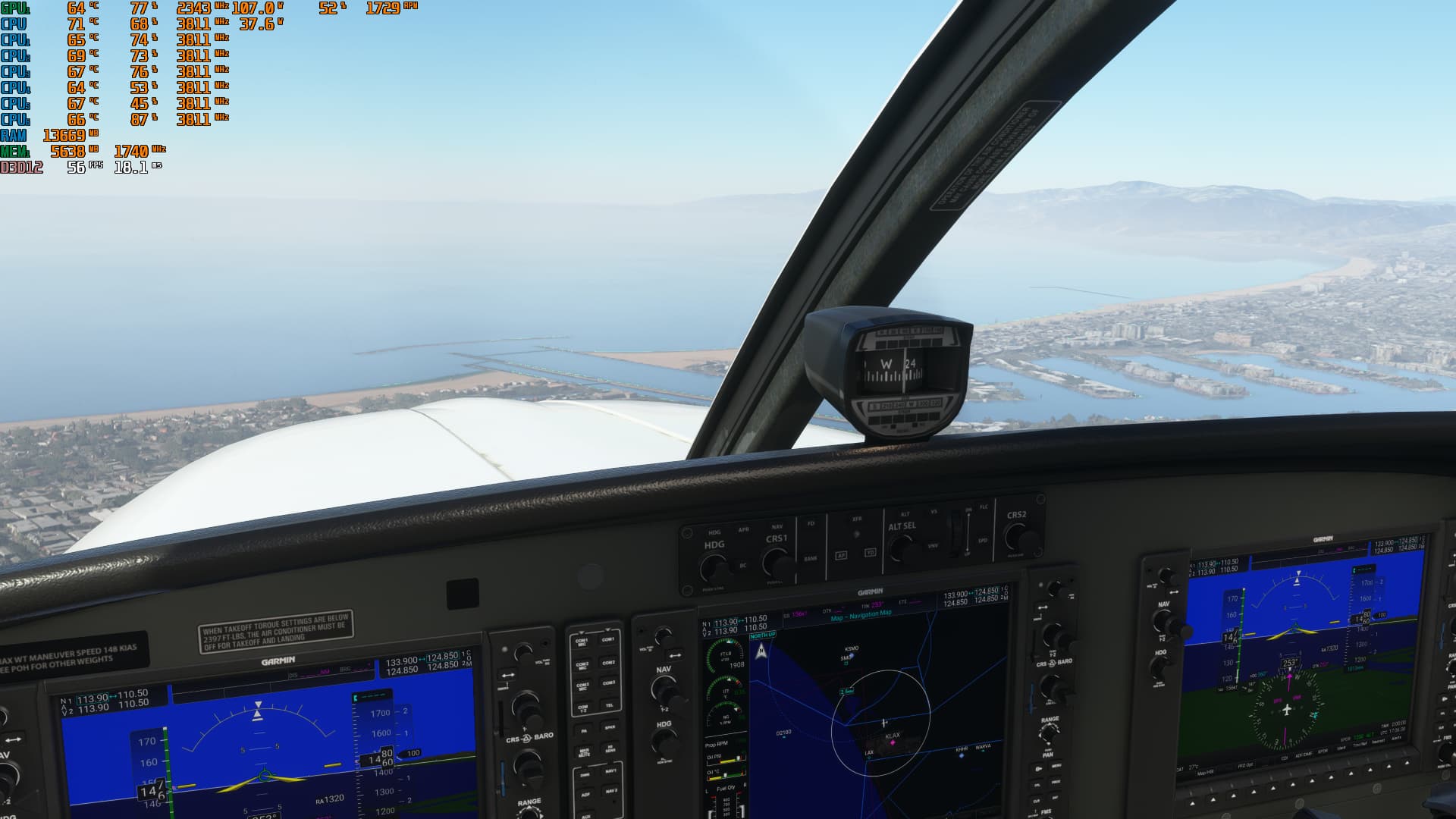1456x819 pixels.
Task: Toggle COM2 MIC on the audio panel
Action: [582, 666]
